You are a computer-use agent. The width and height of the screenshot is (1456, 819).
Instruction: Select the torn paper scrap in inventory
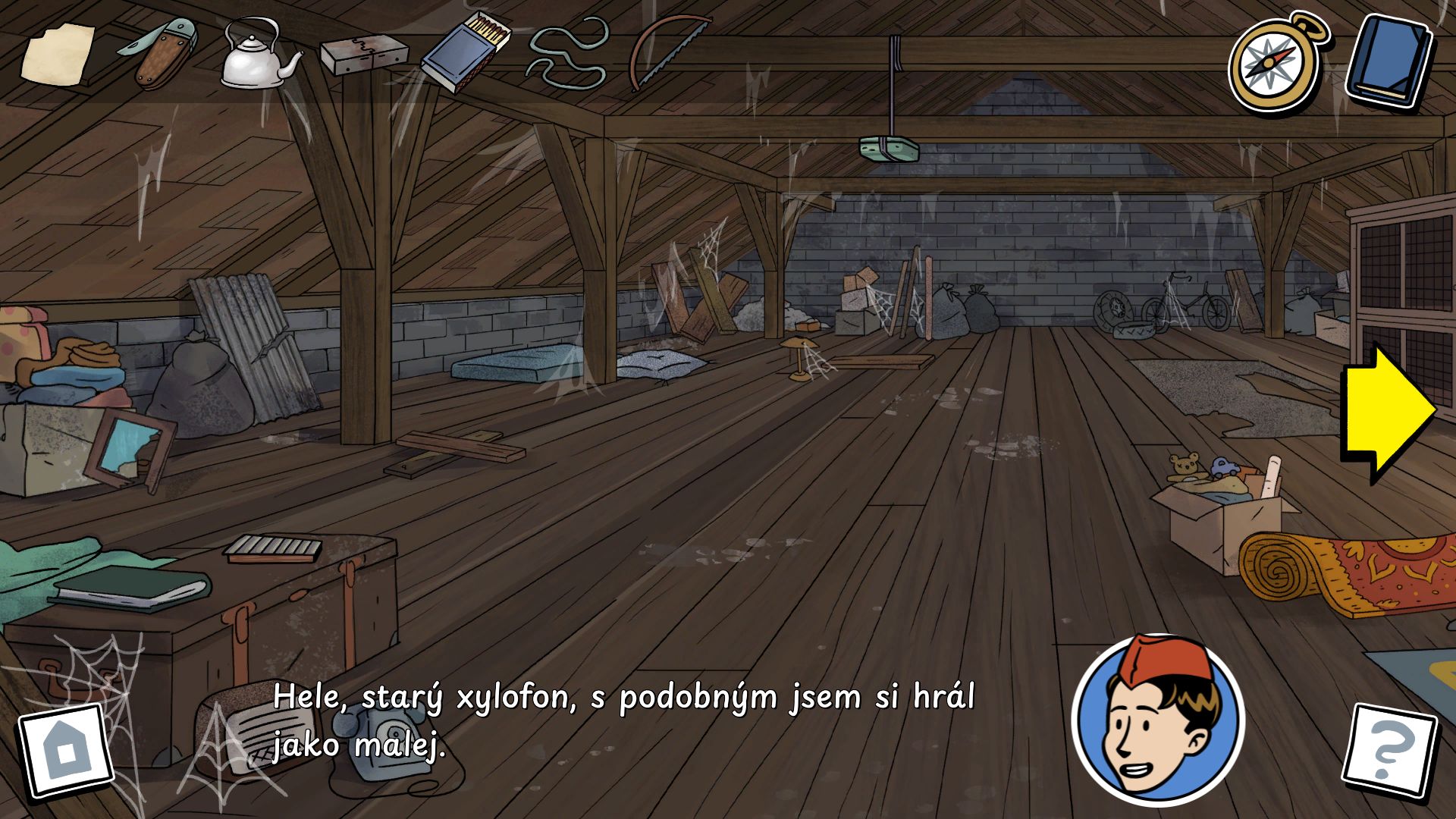[57, 53]
